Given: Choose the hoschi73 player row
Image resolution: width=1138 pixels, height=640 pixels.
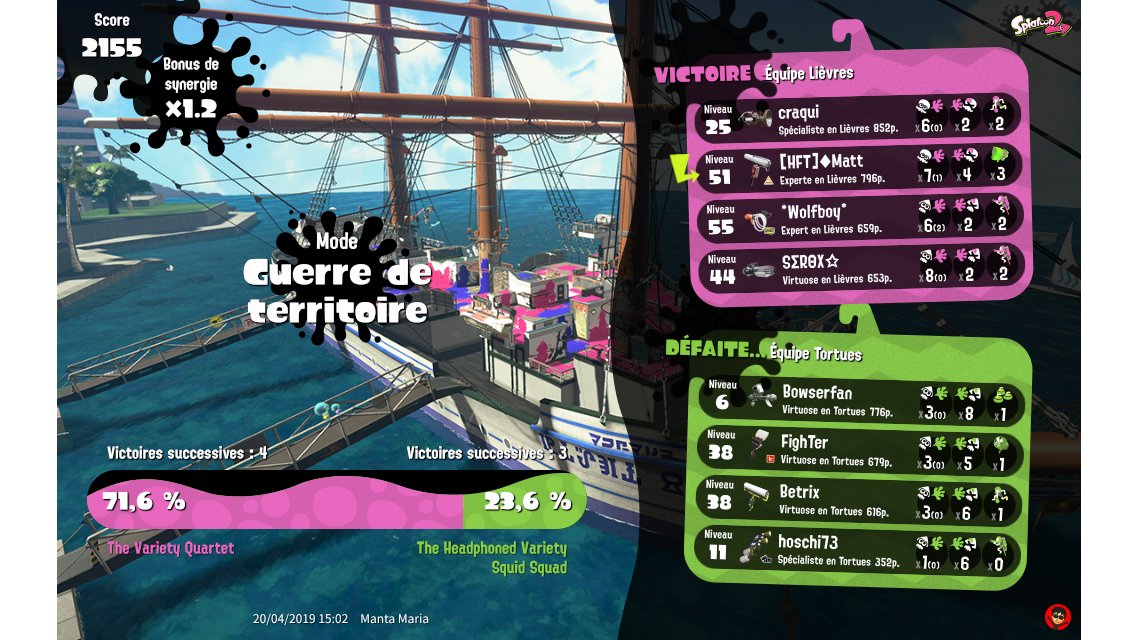Looking at the screenshot, I should point(860,549).
